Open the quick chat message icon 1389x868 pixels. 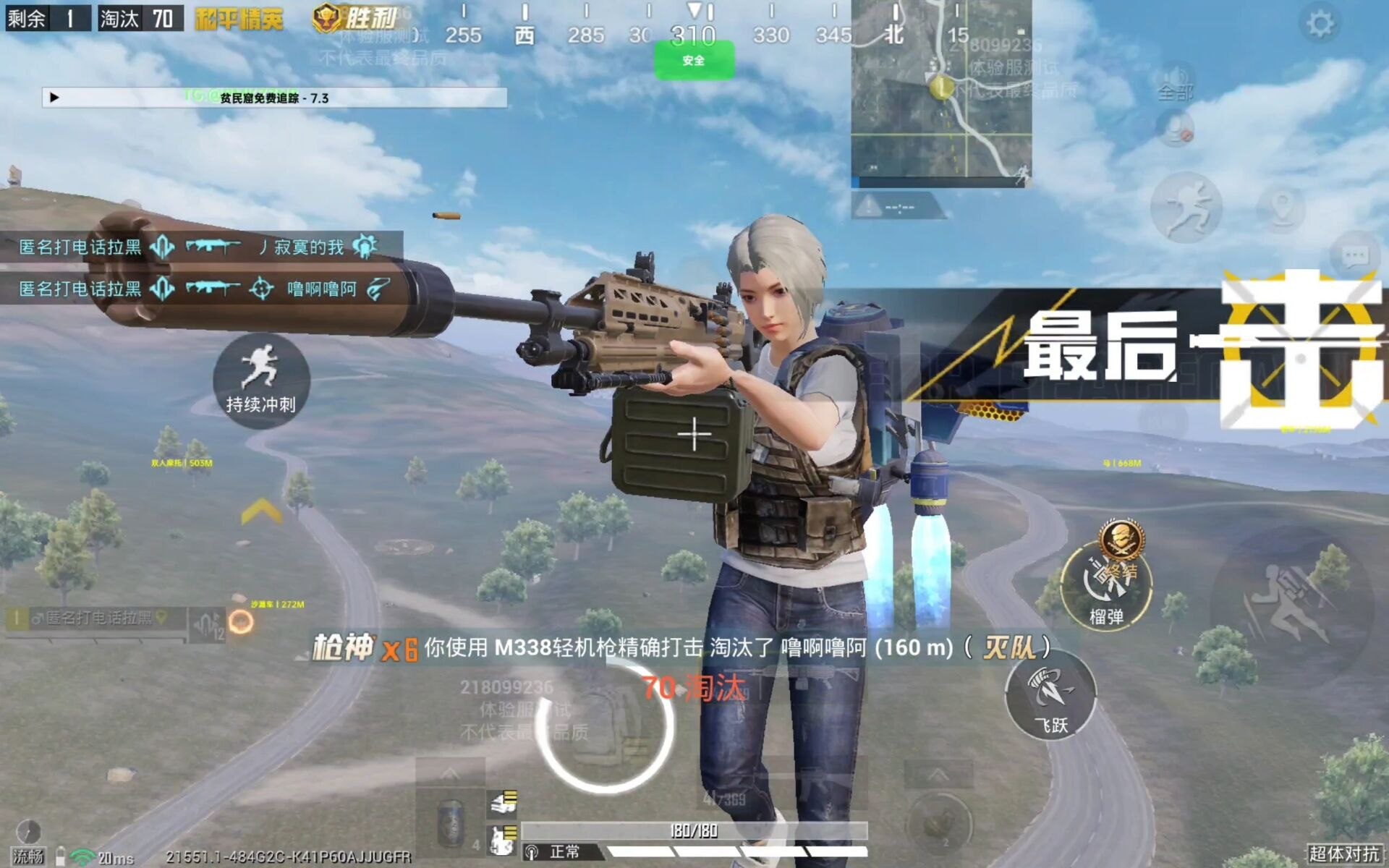click(x=1356, y=253)
